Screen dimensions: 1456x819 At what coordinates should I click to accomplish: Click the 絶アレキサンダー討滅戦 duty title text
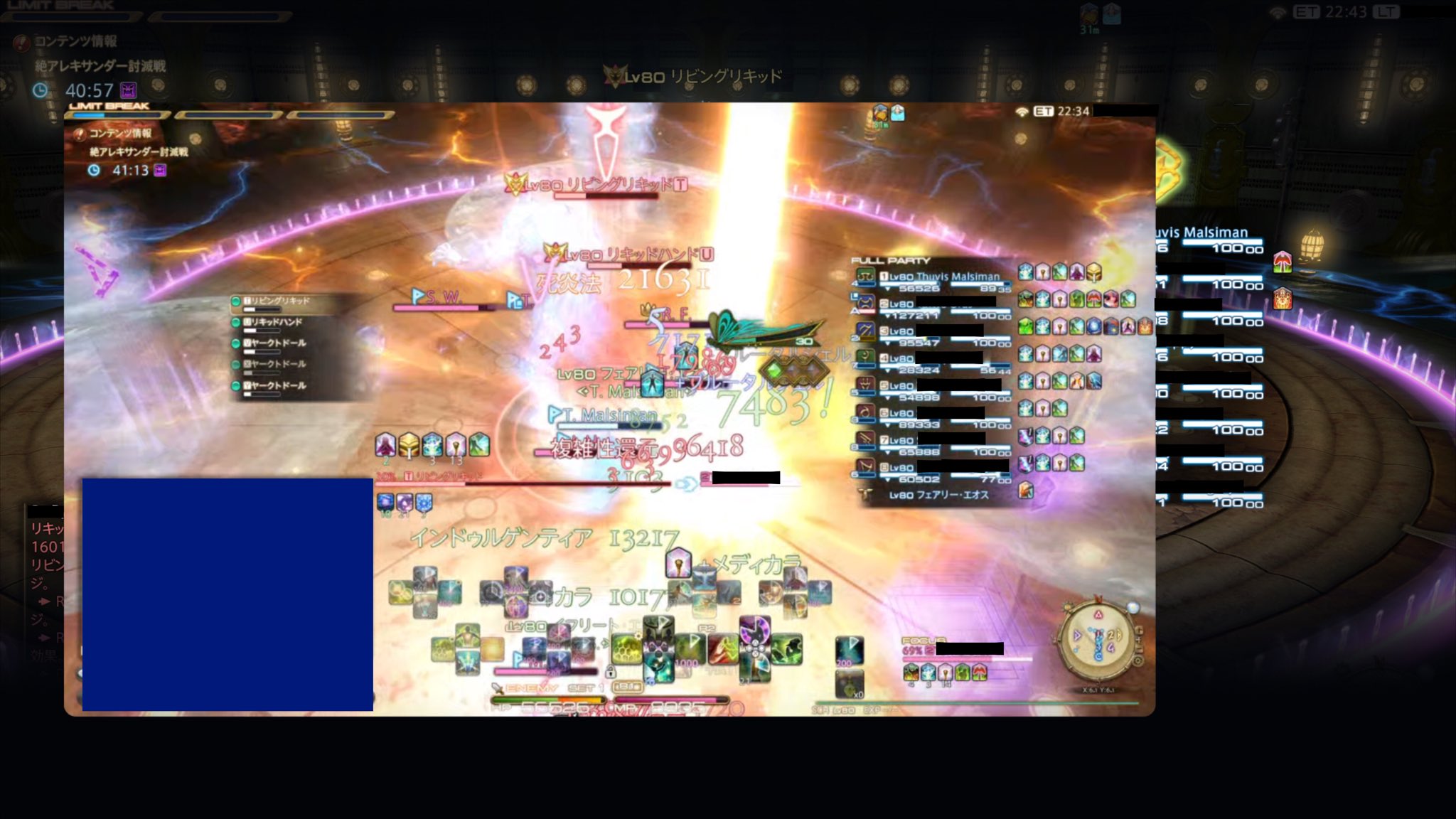tap(139, 152)
